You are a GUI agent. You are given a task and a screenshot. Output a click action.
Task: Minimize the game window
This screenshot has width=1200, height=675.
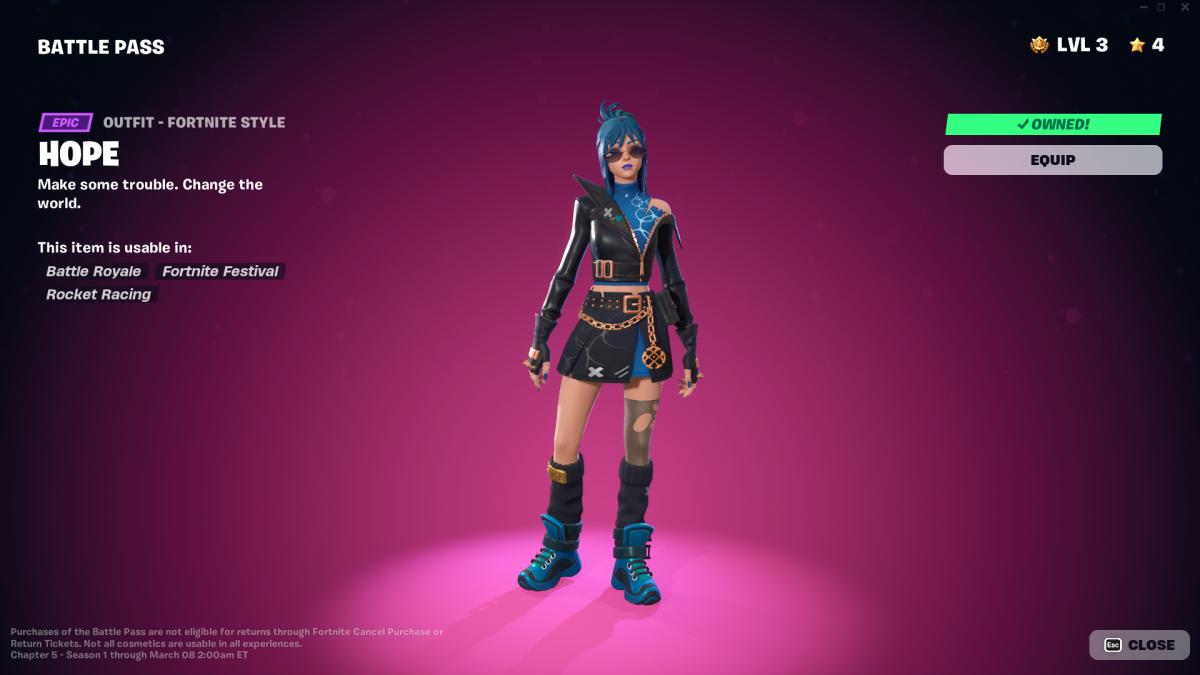[1143, 7]
